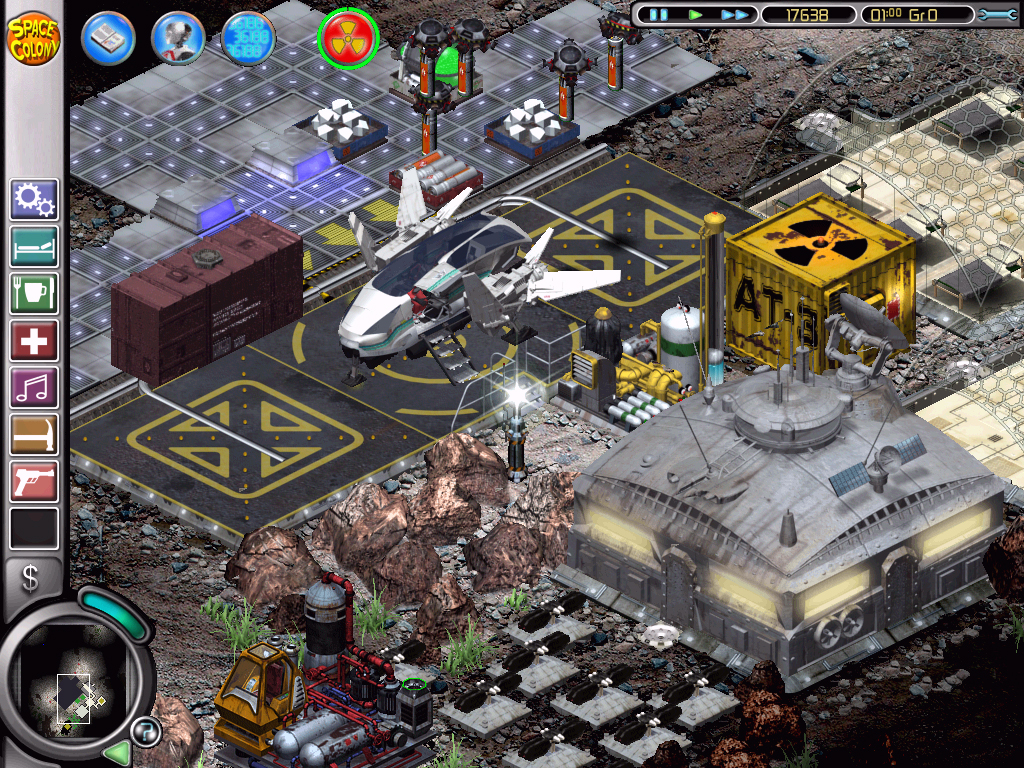Click the red radiation alert icon
Screen dimensions: 1024x768
[x=347, y=38]
